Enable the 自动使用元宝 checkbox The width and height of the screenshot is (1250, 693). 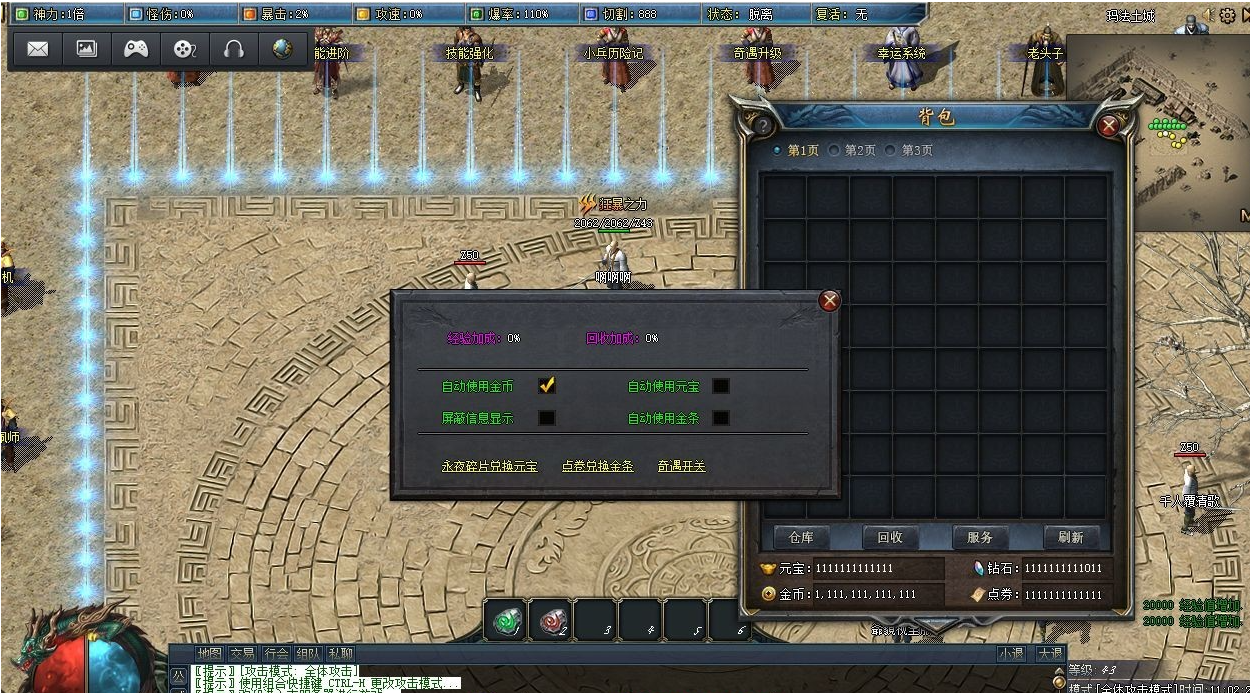[x=720, y=386]
